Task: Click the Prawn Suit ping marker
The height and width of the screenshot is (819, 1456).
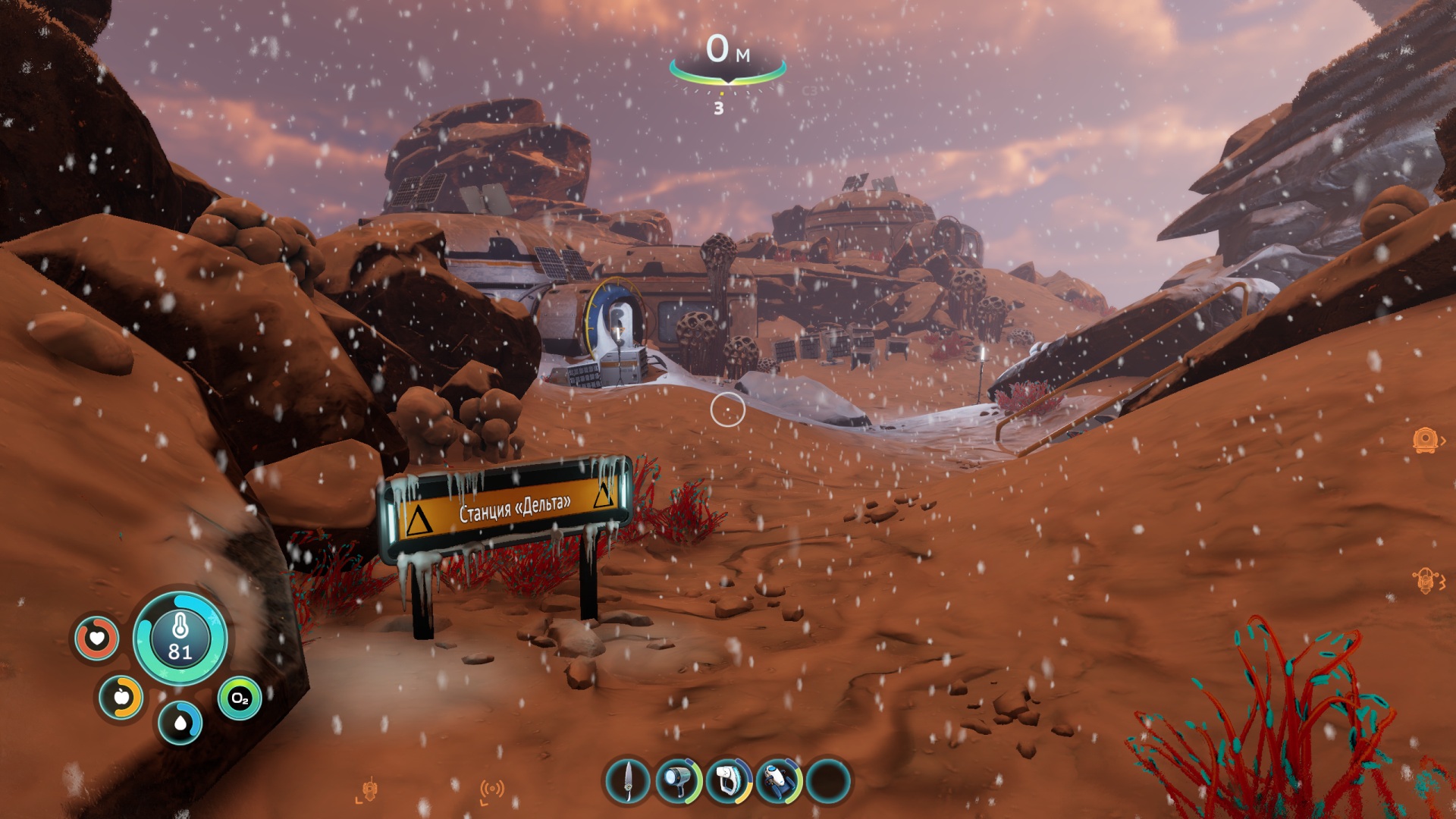Action: [x=1425, y=580]
